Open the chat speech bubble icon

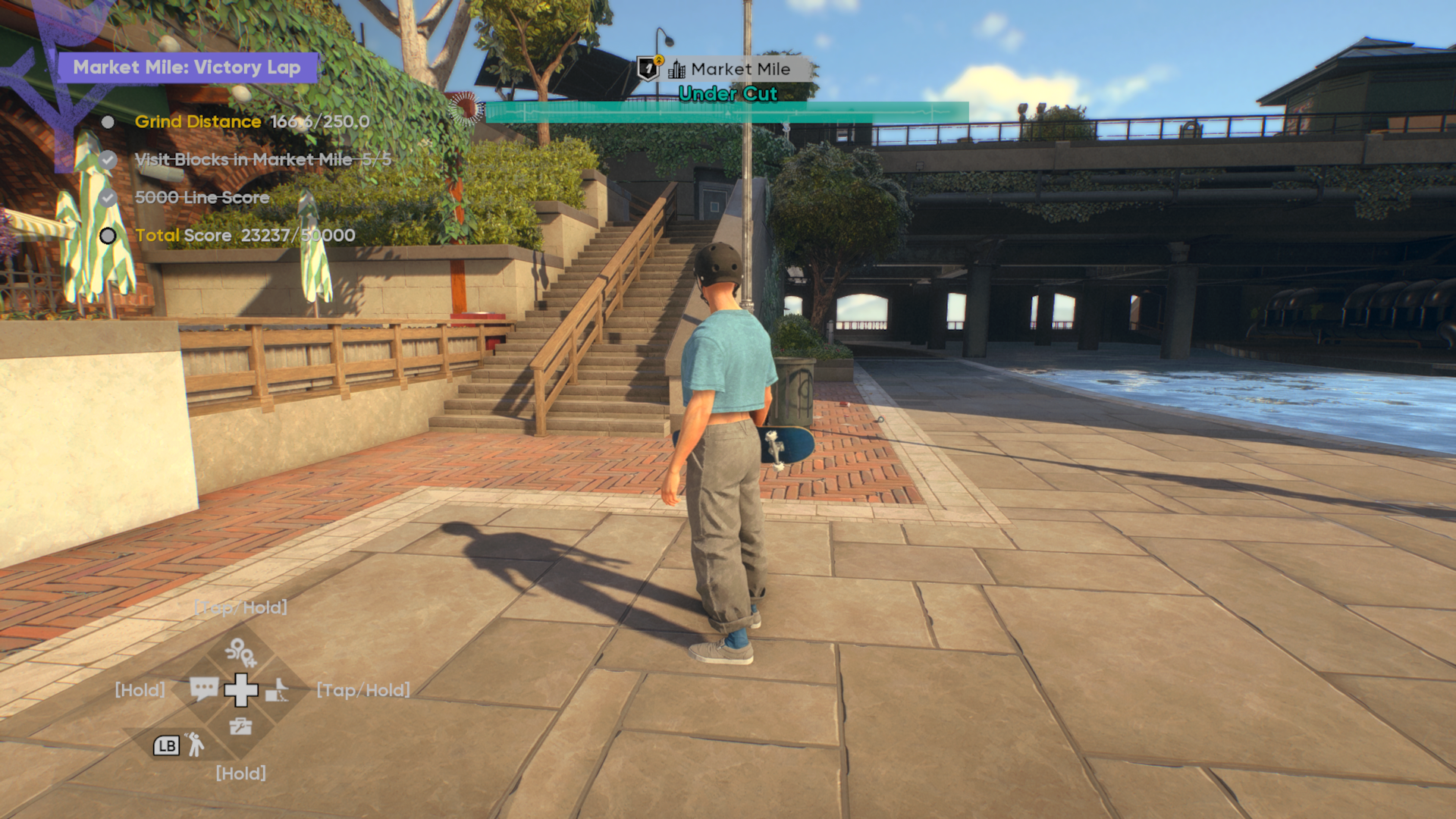[203, 689]
